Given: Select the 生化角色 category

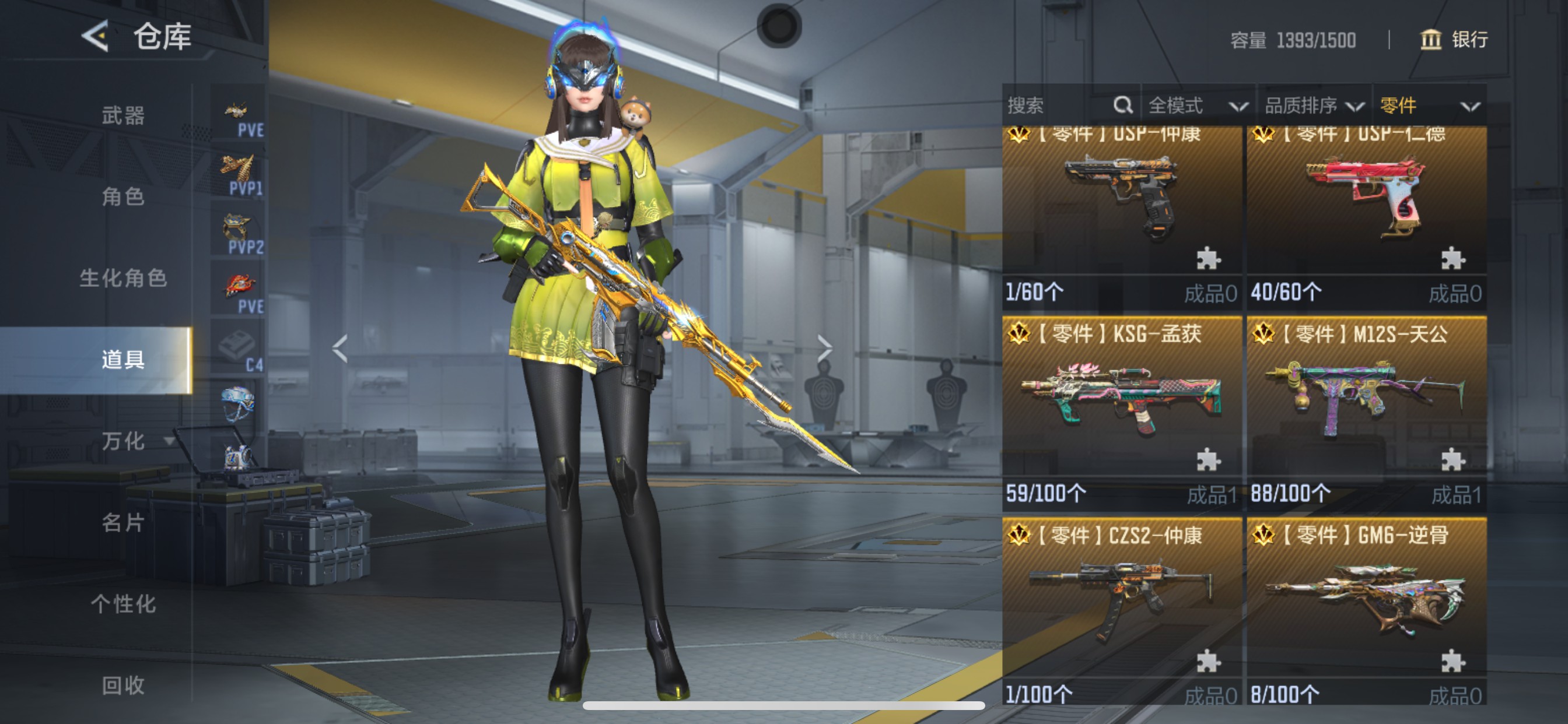Looking at the screenshot, I should tap(123, 278).
